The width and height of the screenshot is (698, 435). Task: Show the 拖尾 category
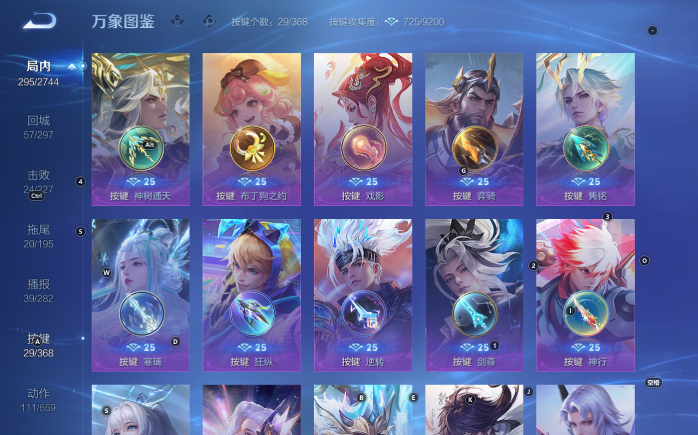click(x=38, y=236)
